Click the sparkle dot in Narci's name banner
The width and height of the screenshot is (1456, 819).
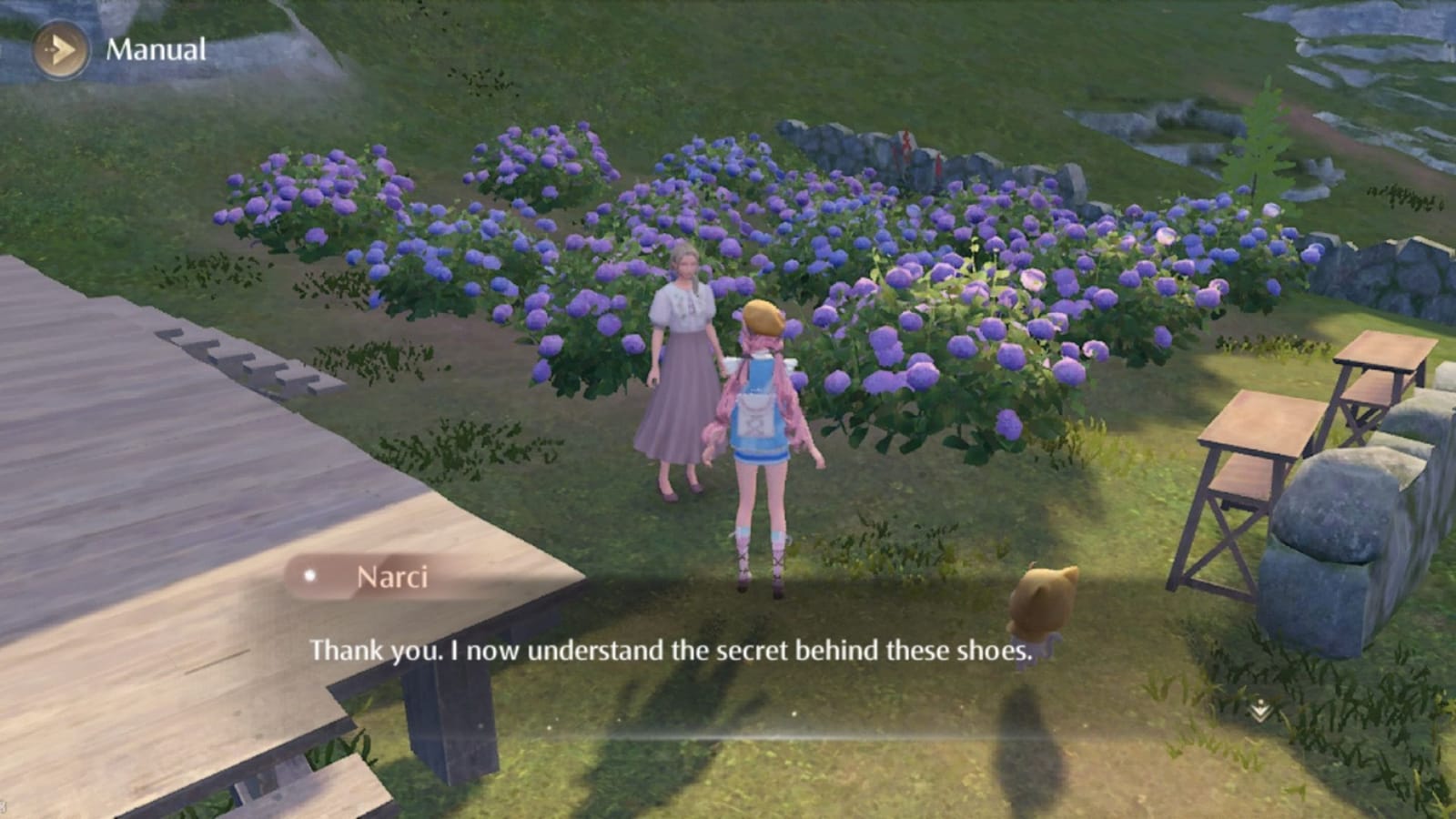click(311, 575)
